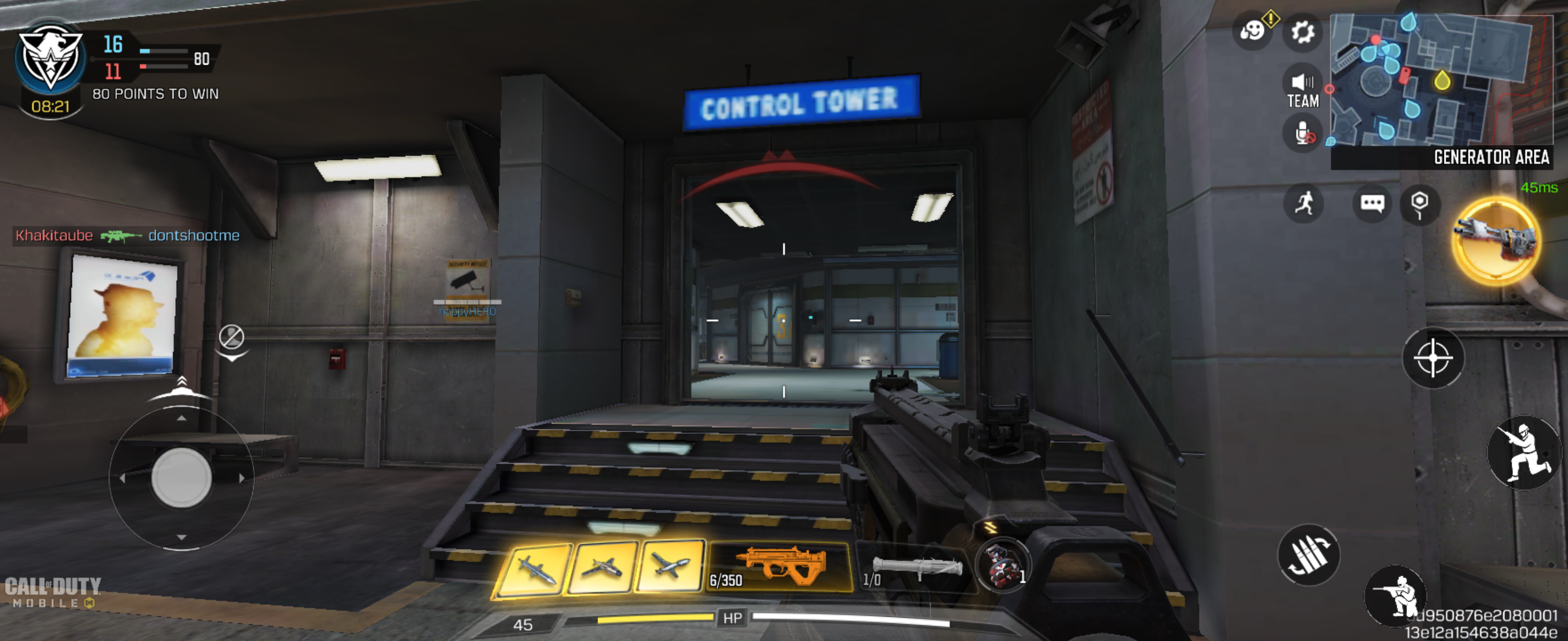Tap the jump button with leaping soldier
This screenshot has width=1568, height=641.
click(x=1523, y=452)
